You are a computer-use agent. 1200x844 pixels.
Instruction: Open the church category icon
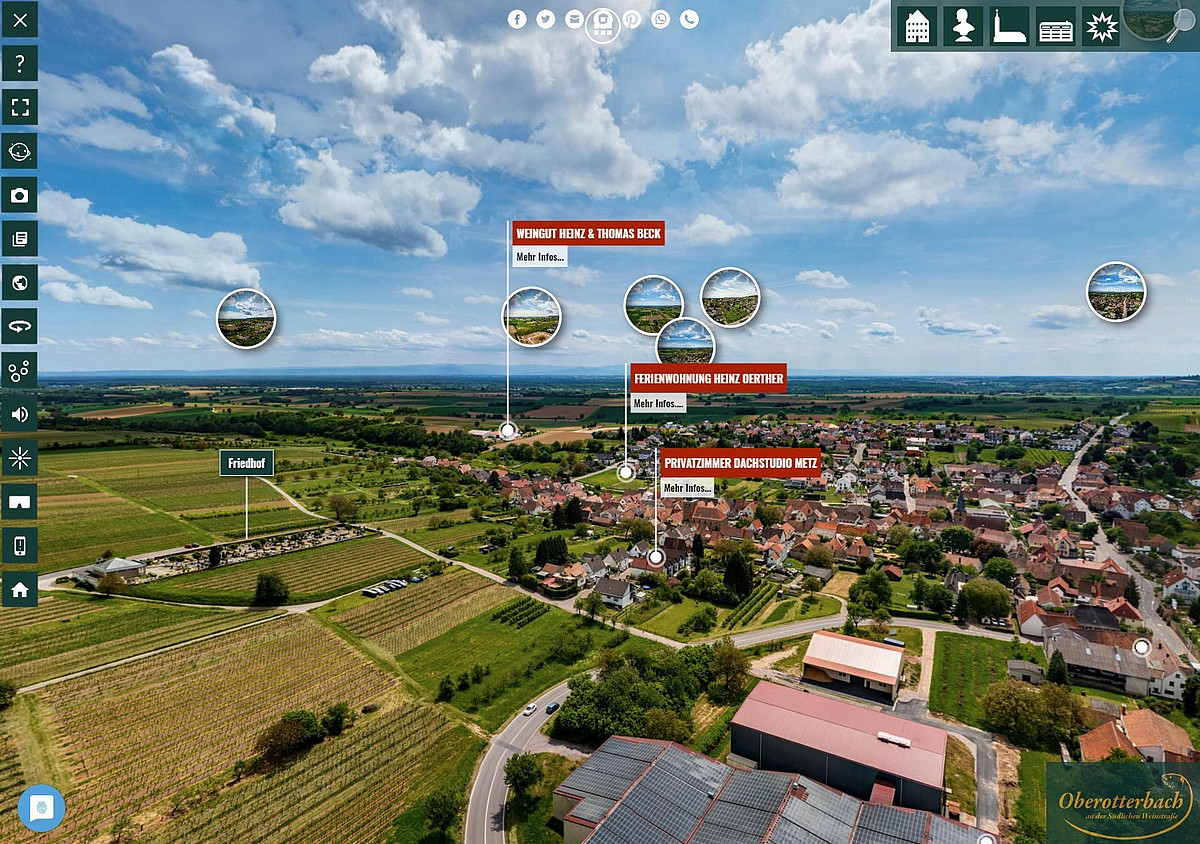1009,26
